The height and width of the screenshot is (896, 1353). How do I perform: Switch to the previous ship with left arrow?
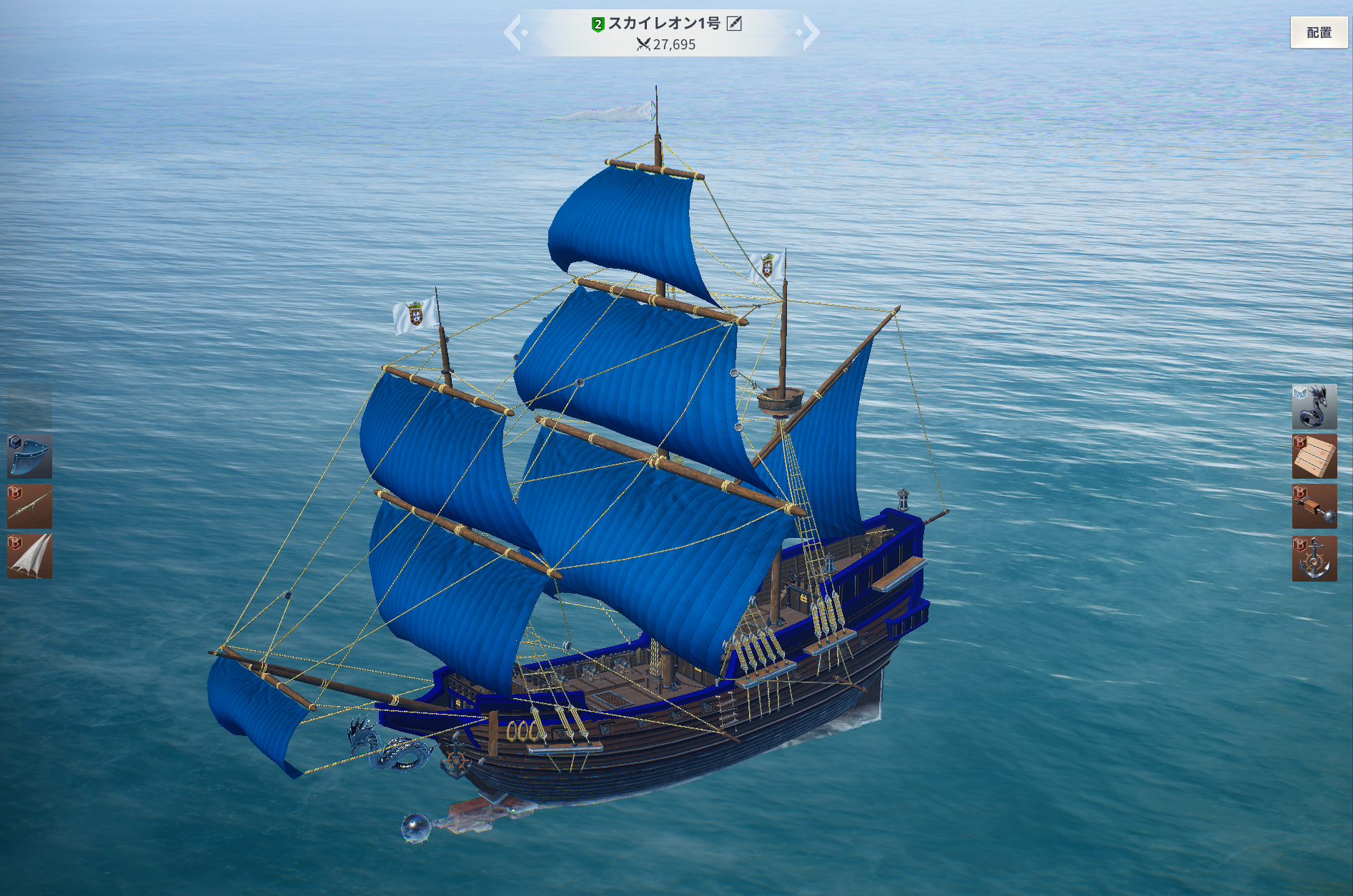pyautogui.click(x=513, y=33)
